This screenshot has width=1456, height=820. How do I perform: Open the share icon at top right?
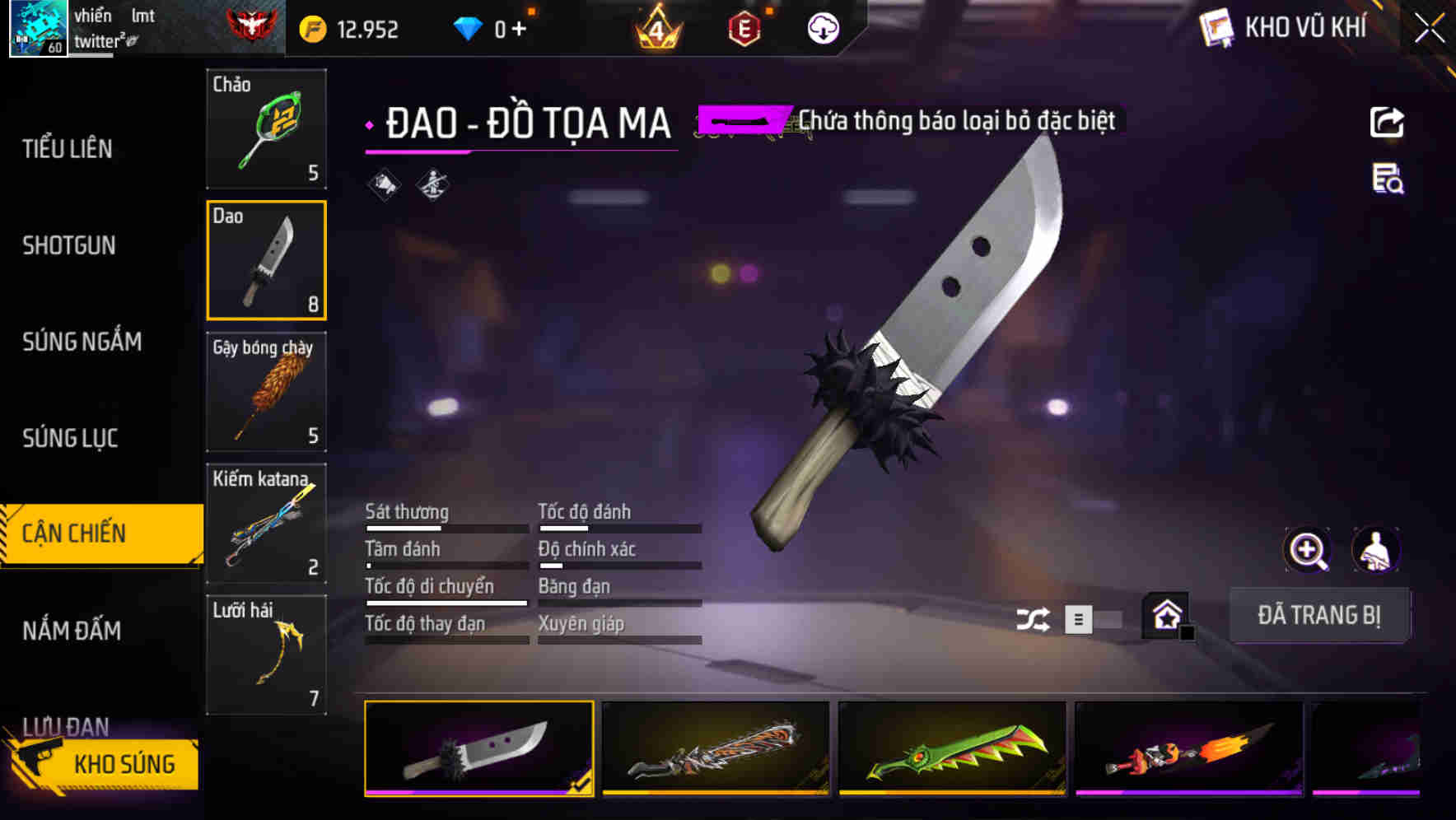(1388, 122)
